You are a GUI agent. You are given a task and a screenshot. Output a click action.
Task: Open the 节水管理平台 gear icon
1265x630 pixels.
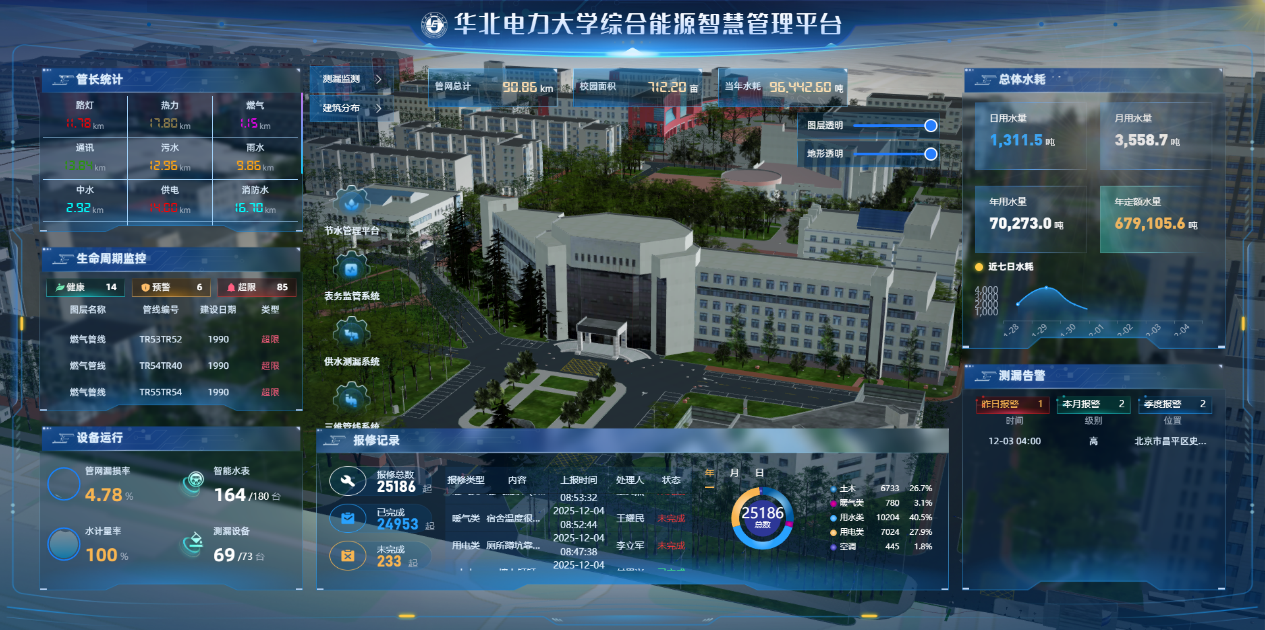tap(351, 204)
